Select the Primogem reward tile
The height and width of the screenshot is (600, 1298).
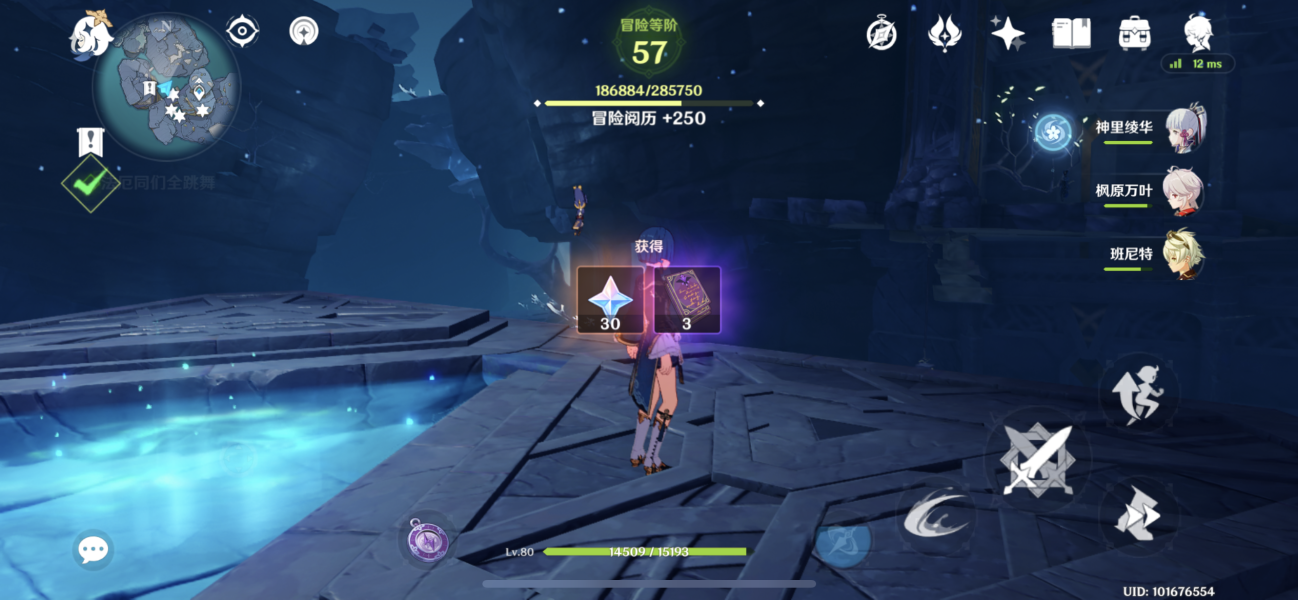(x=610, y=299)
